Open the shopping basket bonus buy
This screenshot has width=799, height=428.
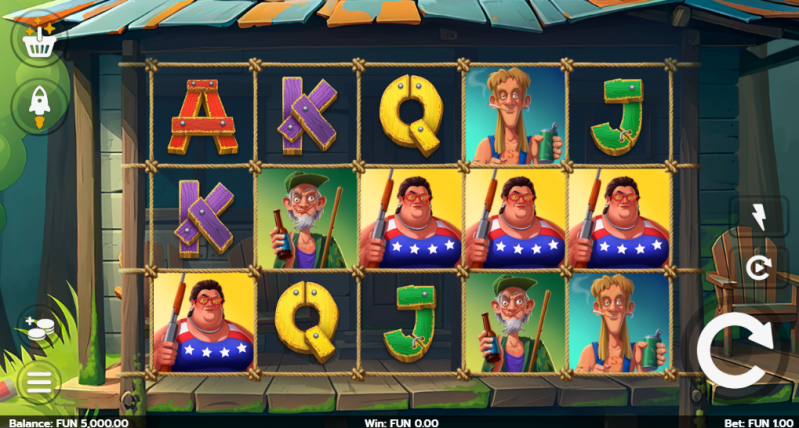(x=39, y=40)
